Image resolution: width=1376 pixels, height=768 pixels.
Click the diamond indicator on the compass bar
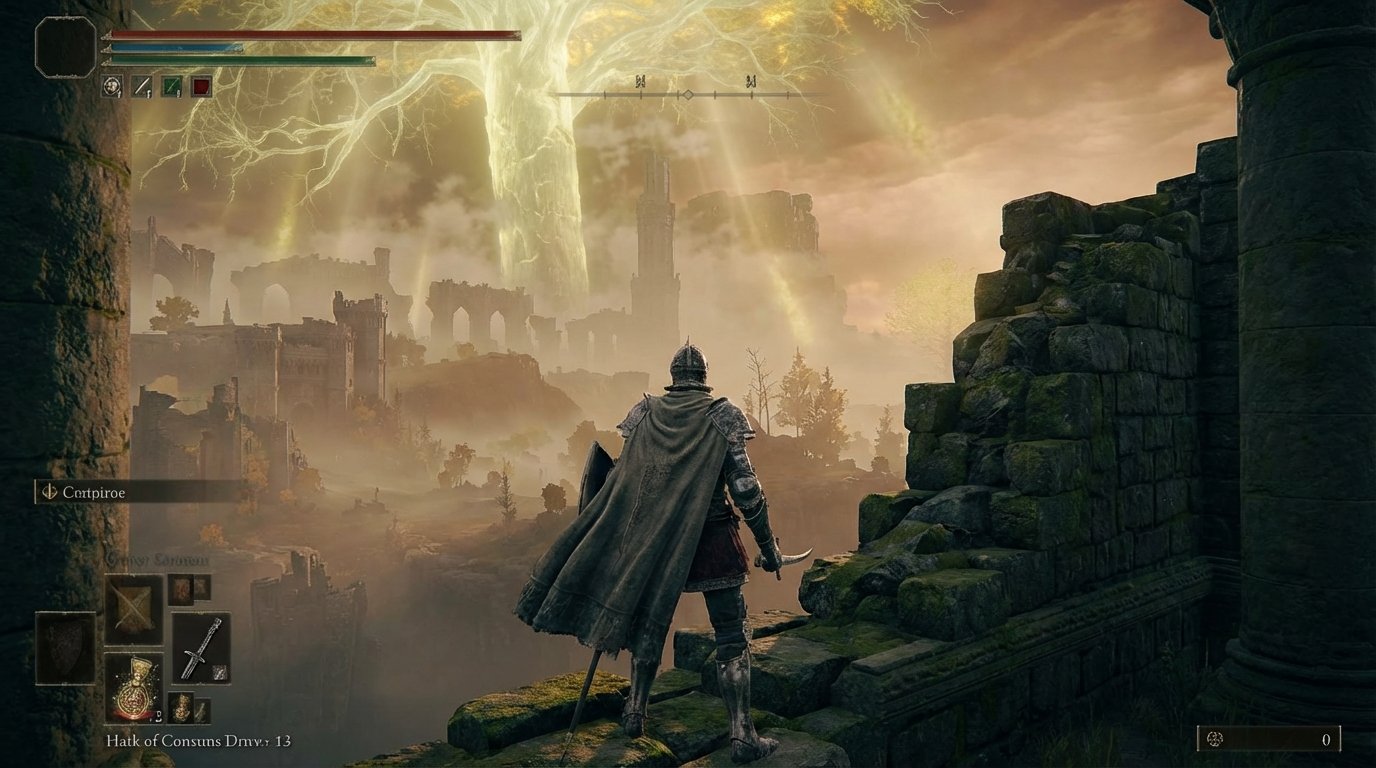coord(691,96)
